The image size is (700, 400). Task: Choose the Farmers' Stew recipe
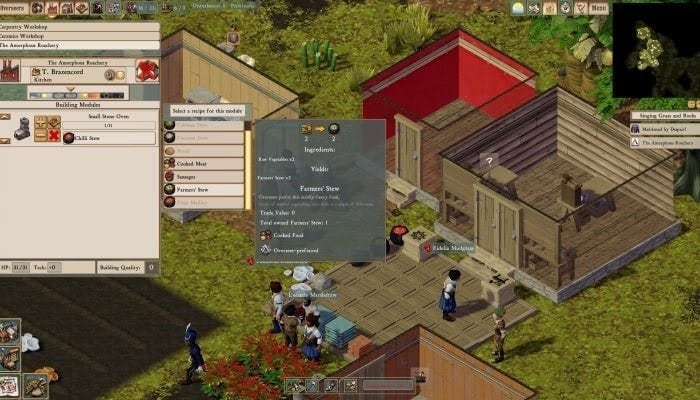(203, 189)
